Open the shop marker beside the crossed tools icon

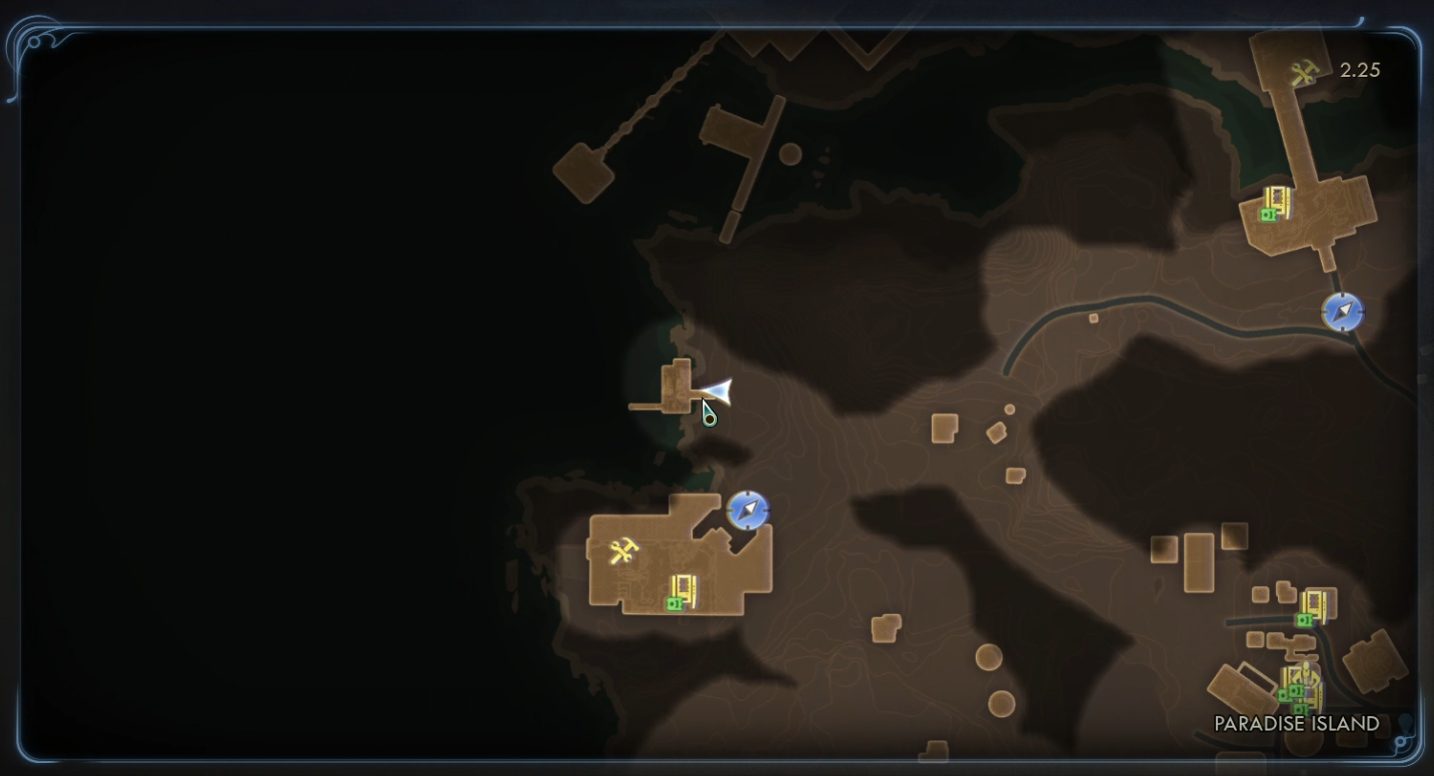680,593
